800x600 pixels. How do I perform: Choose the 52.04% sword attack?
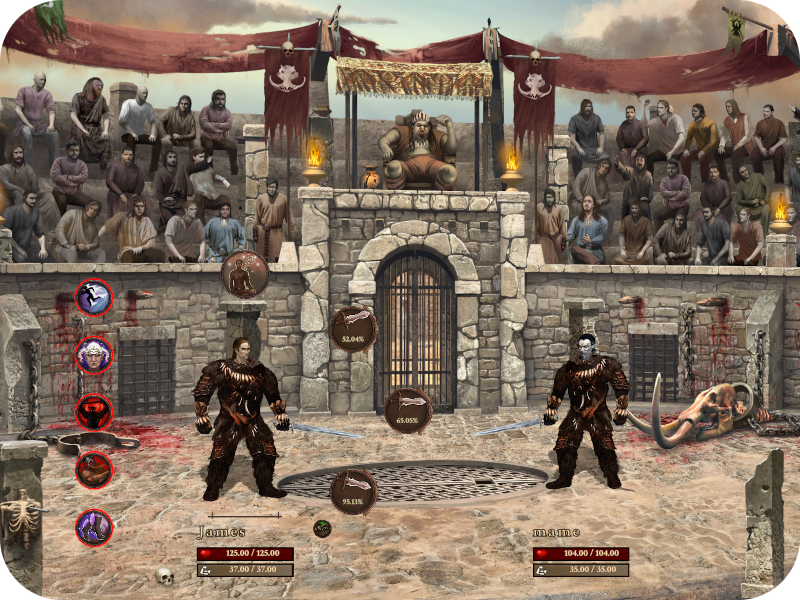(x=354, y=329)
